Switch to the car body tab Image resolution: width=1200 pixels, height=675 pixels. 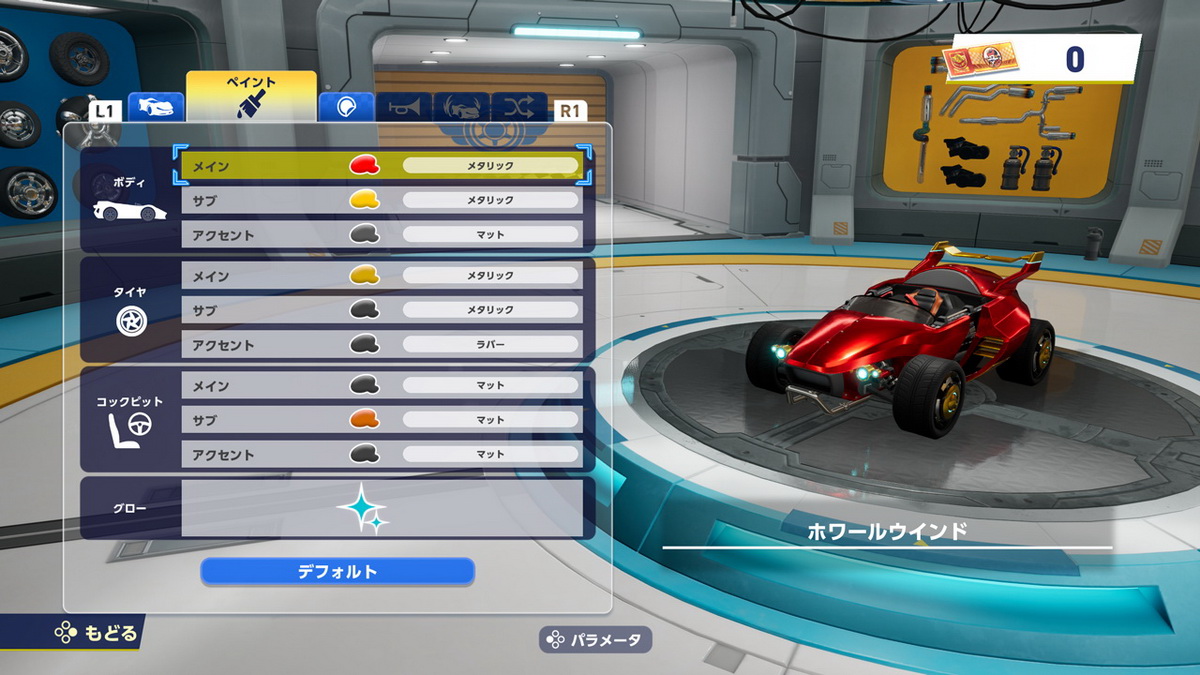pyautogui.click(x=156, y=107)
